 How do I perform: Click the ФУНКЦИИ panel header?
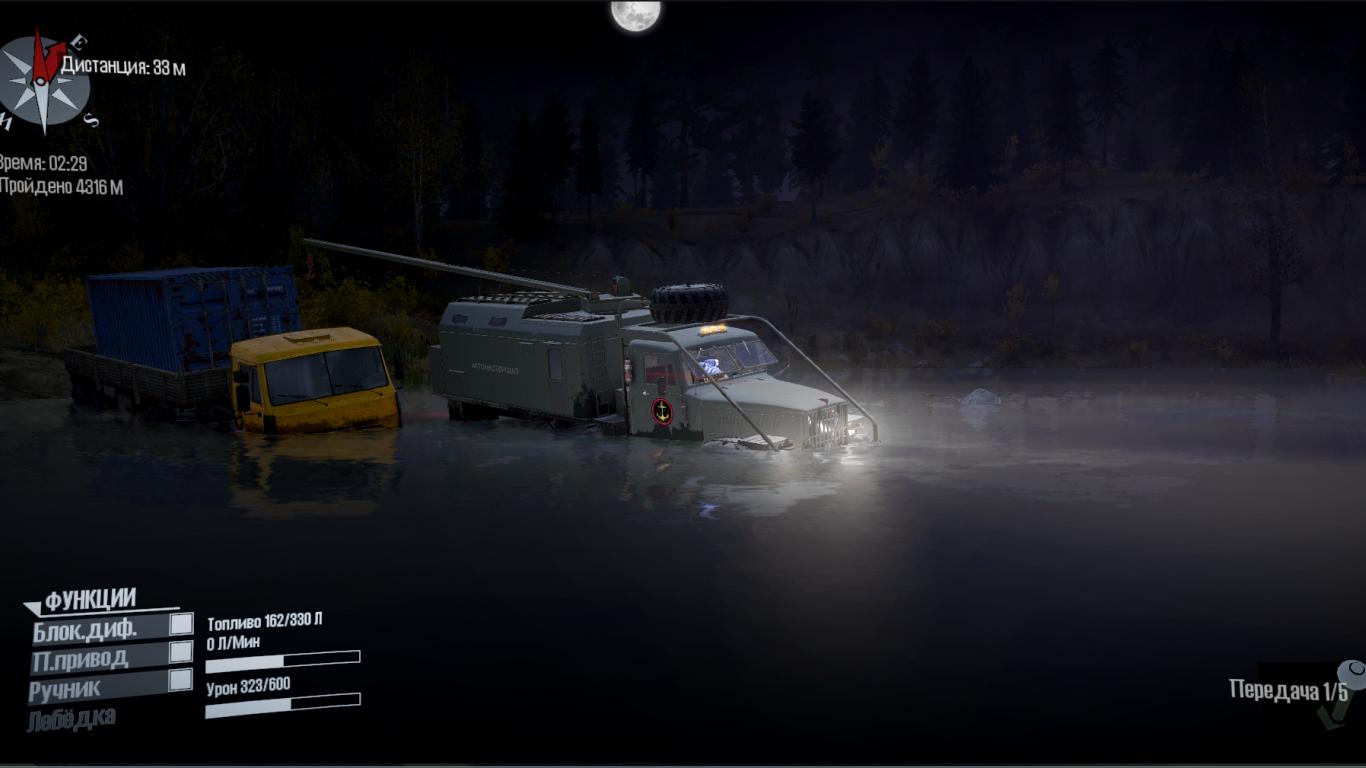tap(90, 600)
